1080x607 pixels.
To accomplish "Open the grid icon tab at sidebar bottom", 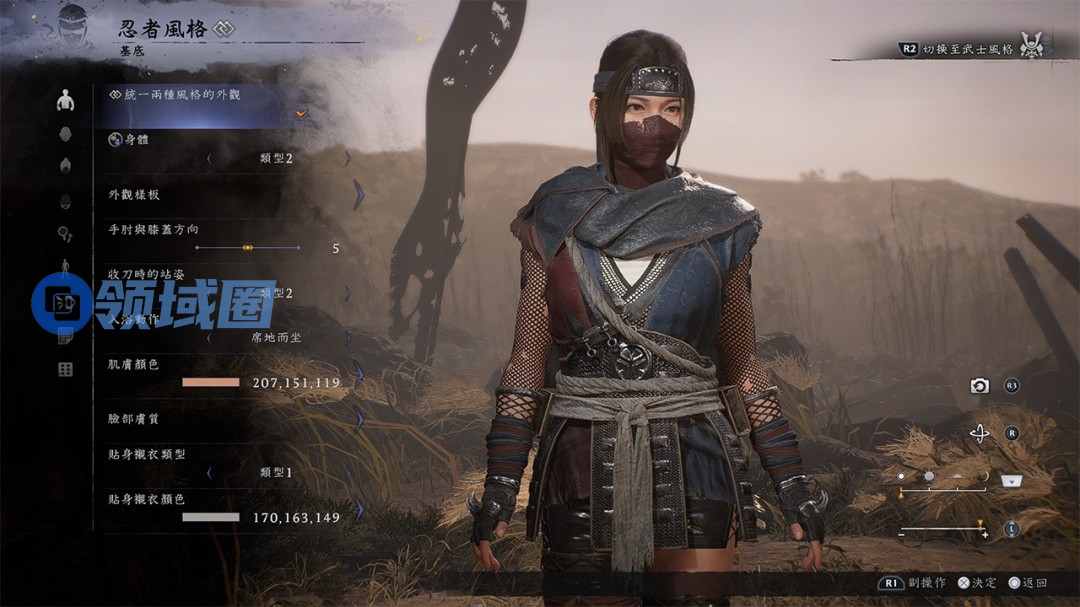I will [x=66, y=370].
